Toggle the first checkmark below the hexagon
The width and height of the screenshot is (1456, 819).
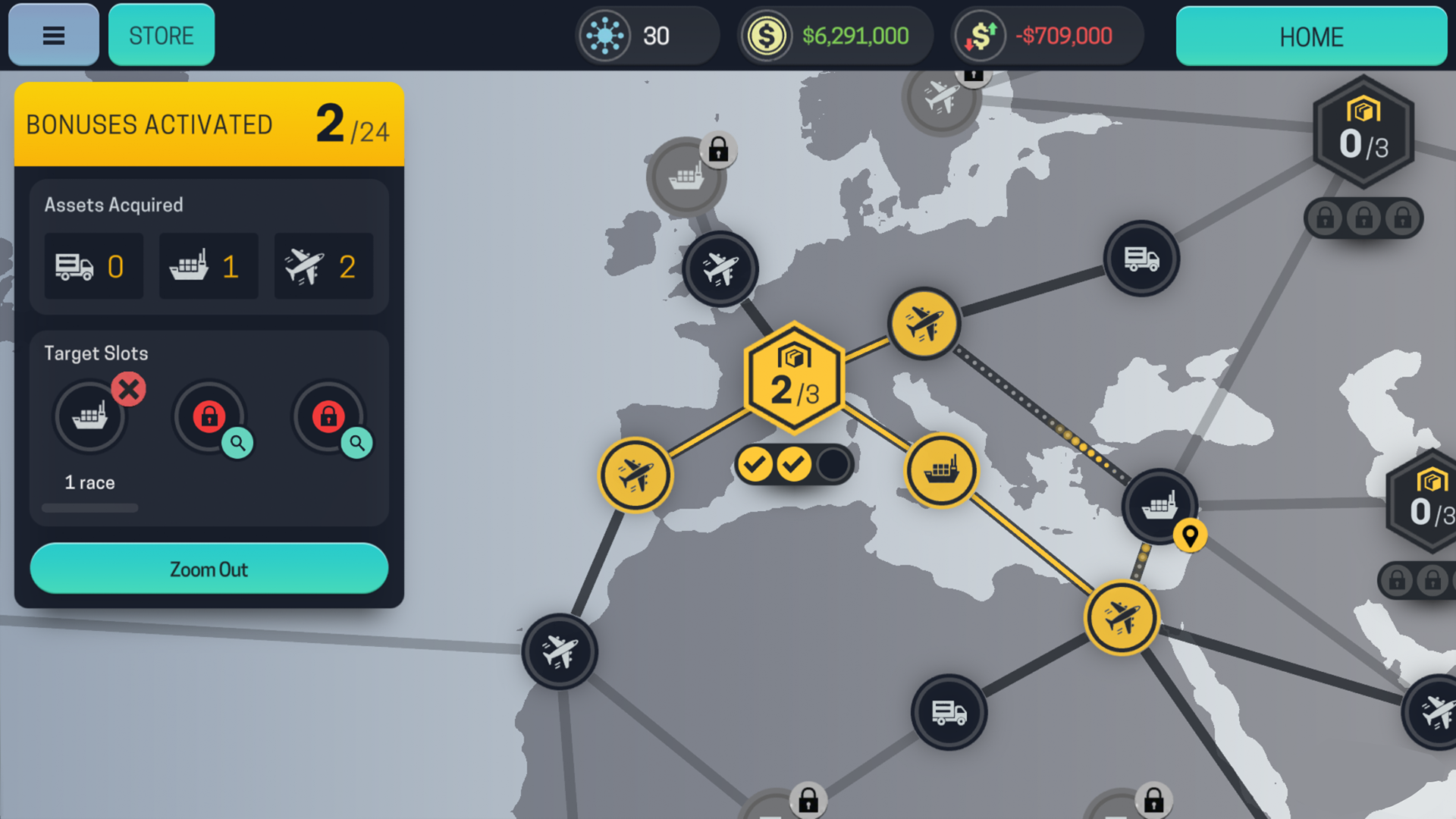click(x=755, y=463)
